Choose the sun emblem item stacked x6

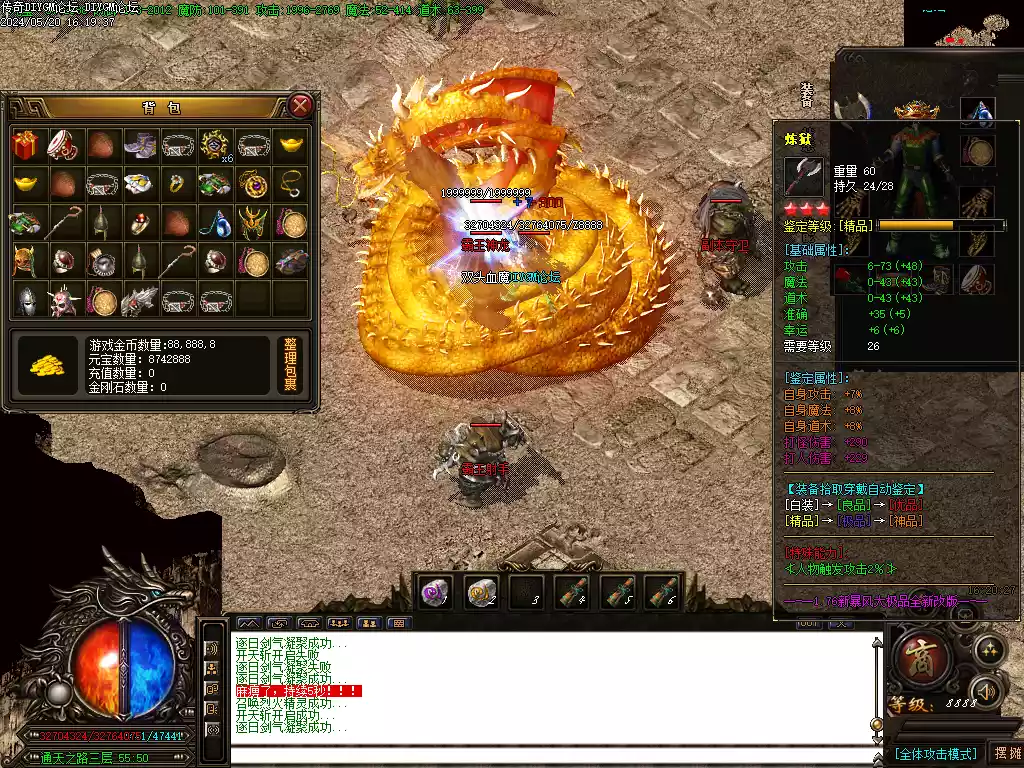coord(215,145)
